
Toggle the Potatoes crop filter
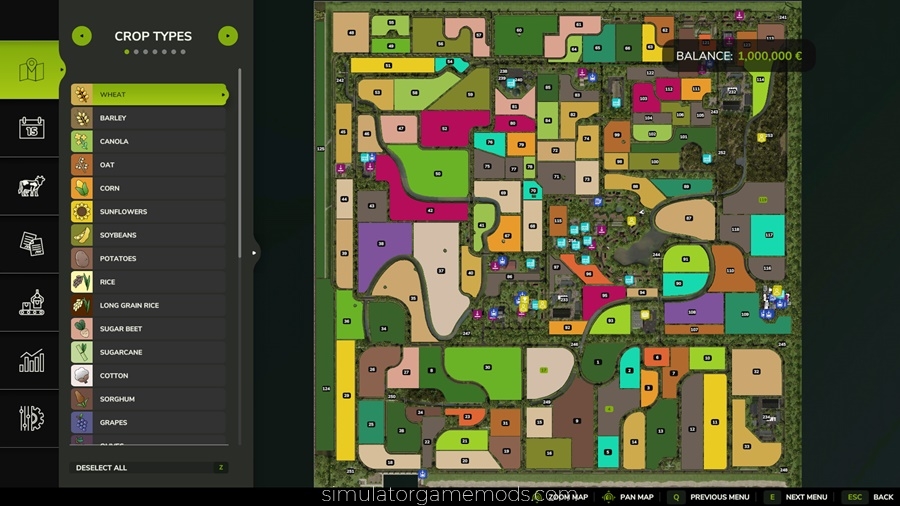click(148, 259)
